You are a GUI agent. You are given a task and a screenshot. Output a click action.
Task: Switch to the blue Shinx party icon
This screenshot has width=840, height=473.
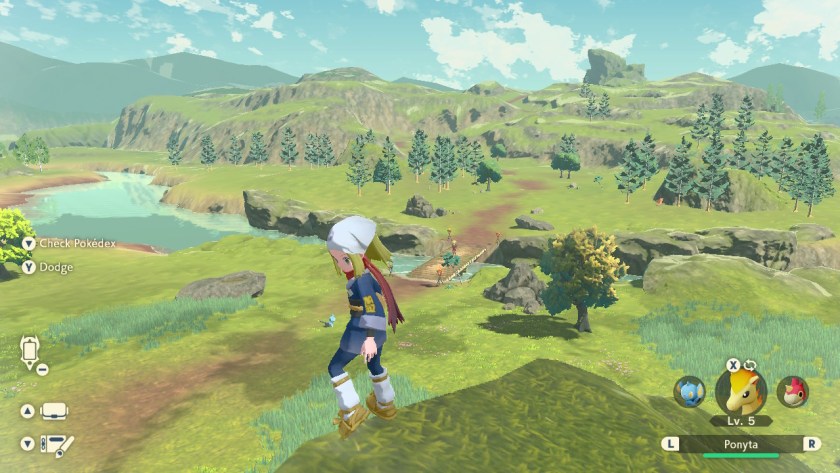(x=689, y=391)
